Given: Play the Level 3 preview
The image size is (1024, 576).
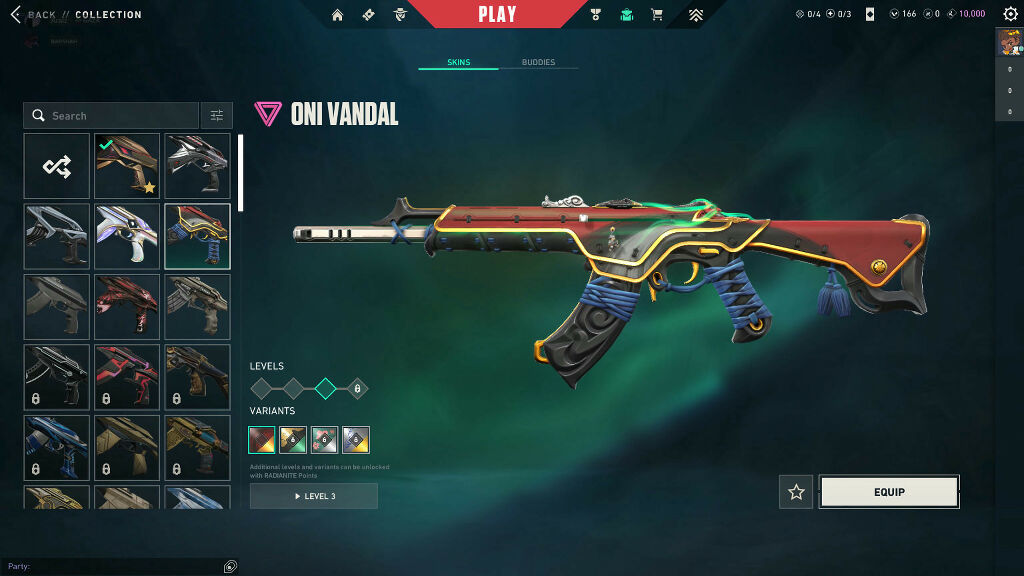Looking at the screenshot, I should (x=314, y=496).
